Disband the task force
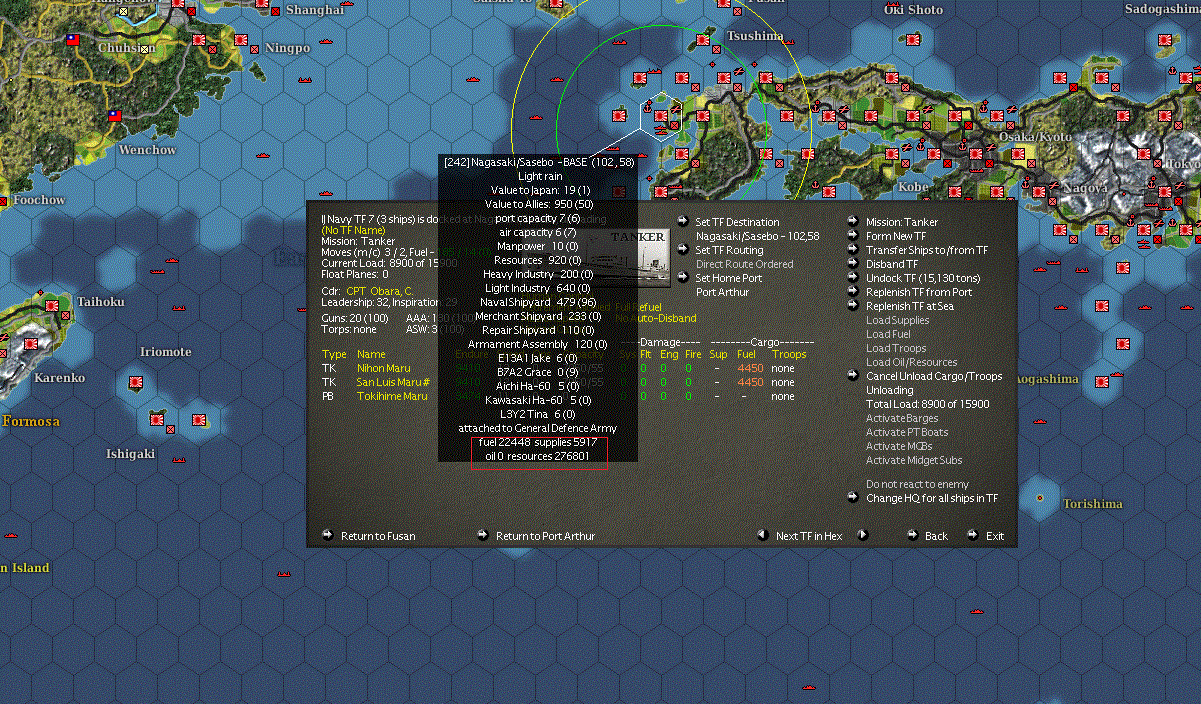 click(891, 264)
